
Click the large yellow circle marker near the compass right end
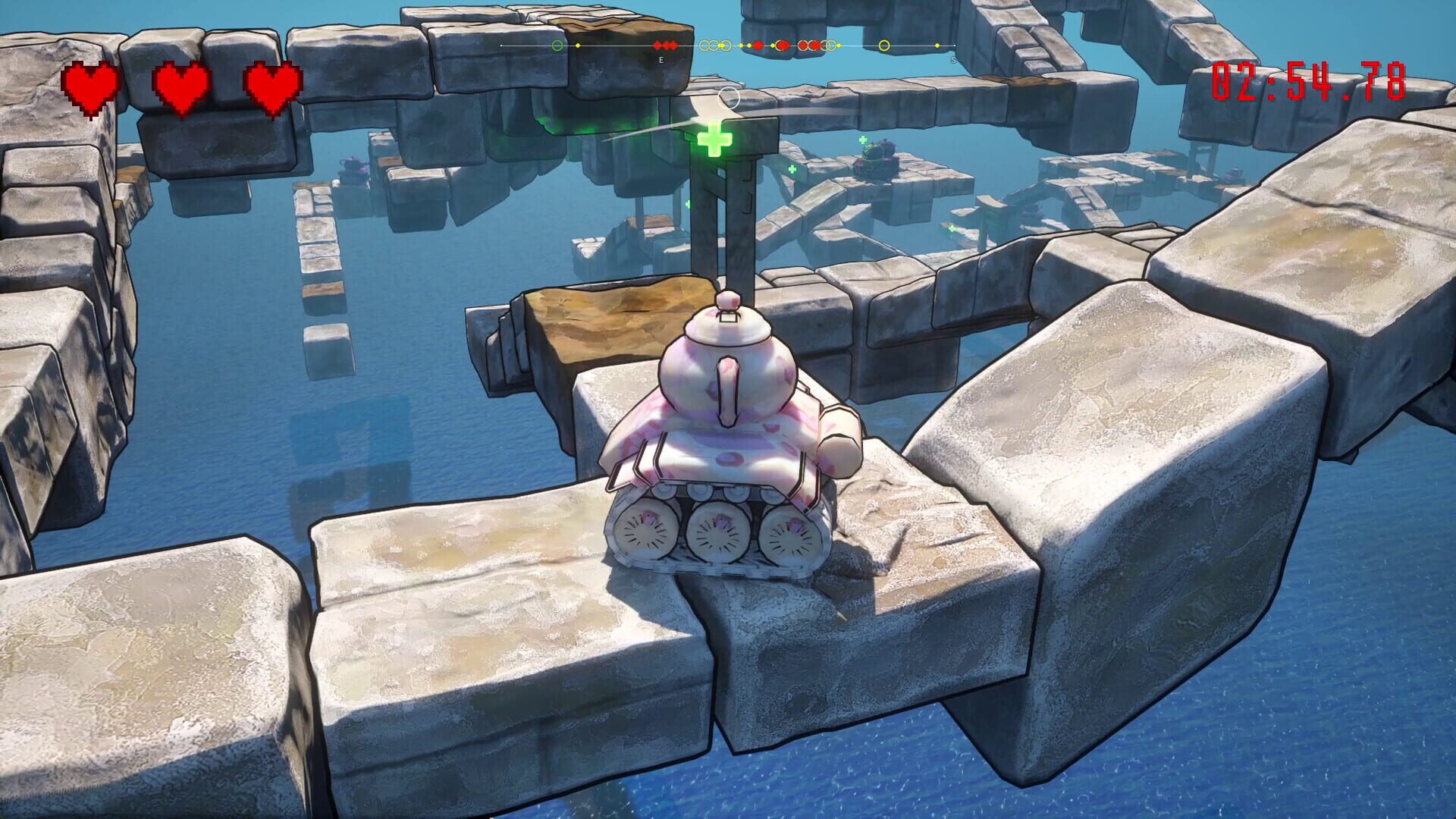883,45
